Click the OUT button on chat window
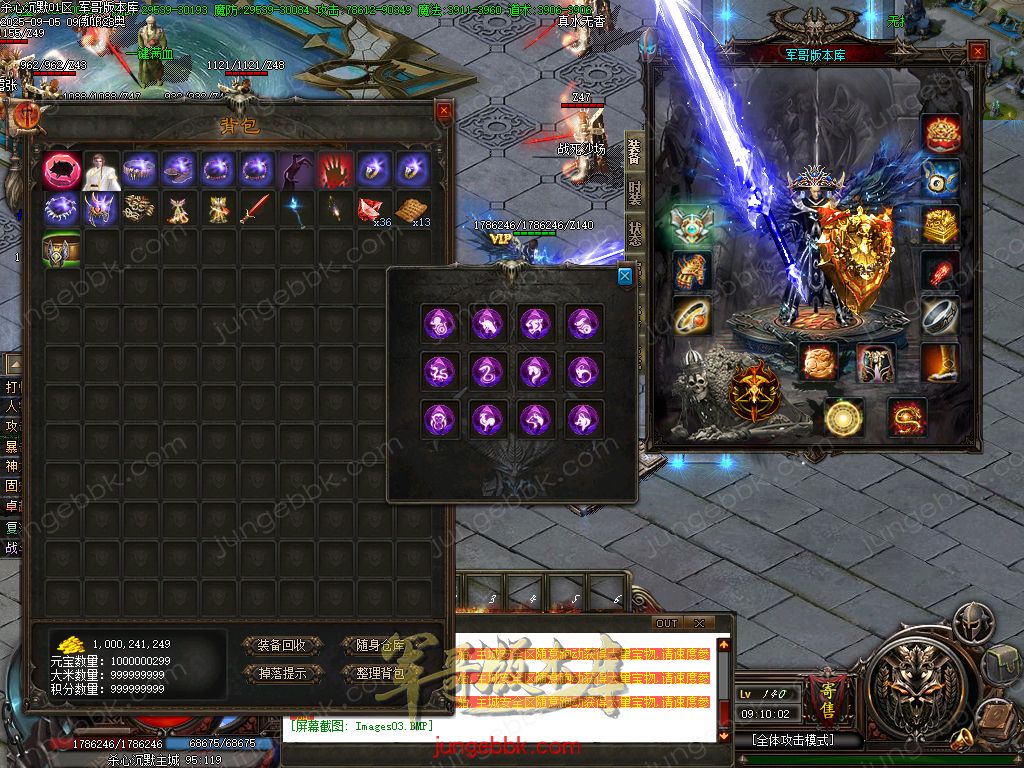This screenshot has width=1024, height=768. point(667,623)
